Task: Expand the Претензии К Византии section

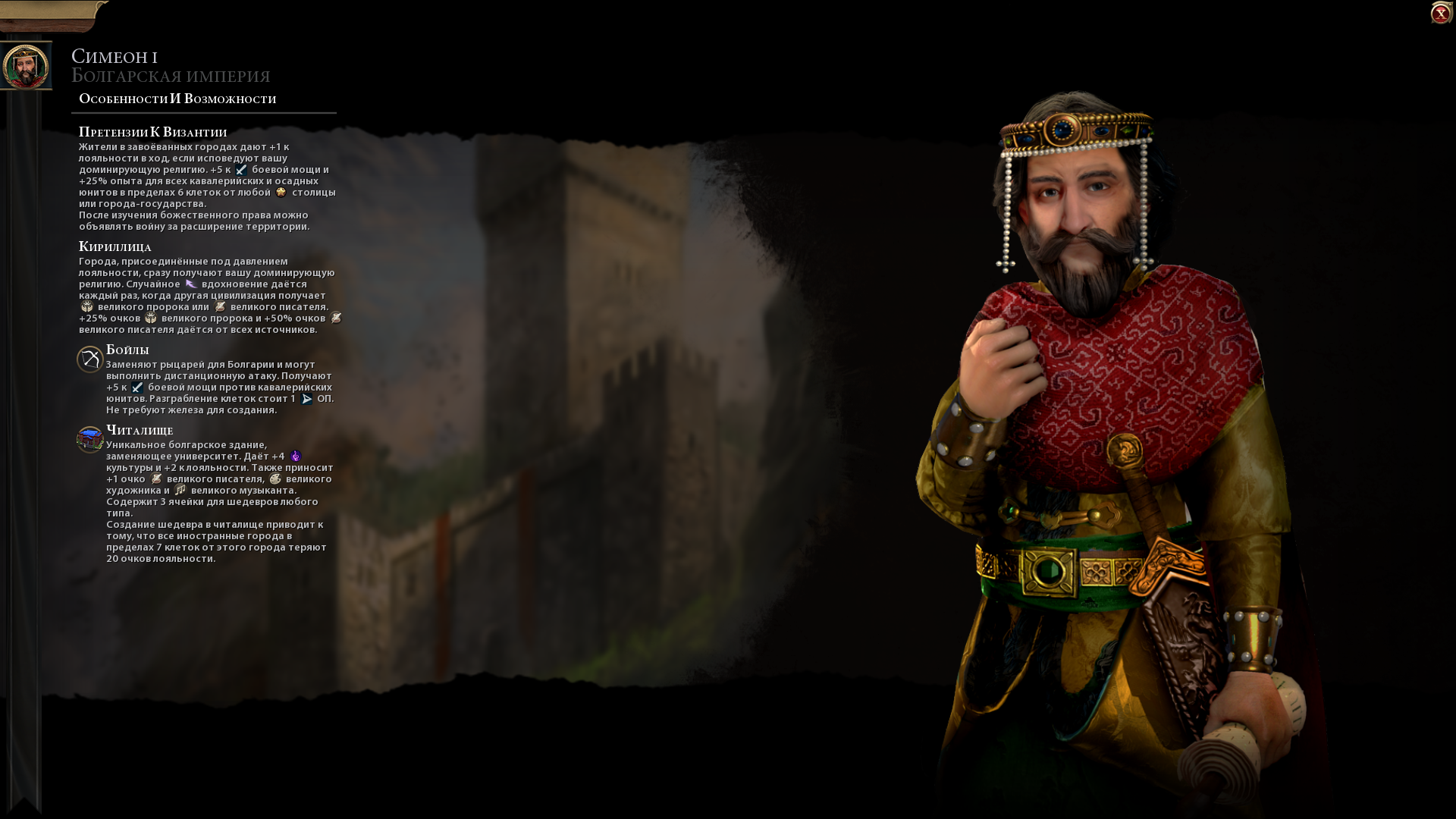Action: click(x=152, y=131)
